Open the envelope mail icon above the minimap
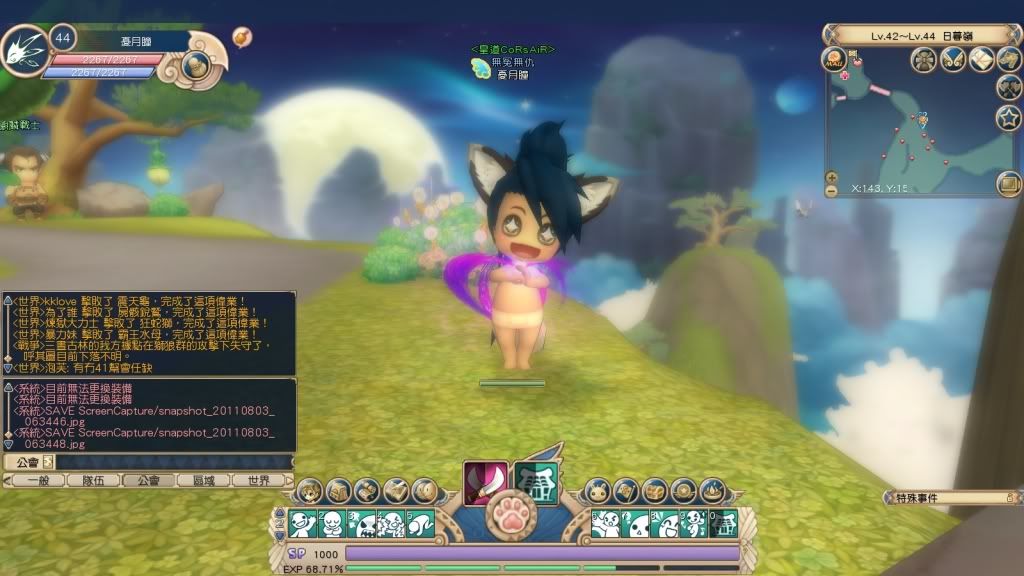 click(x=981, y=59)
